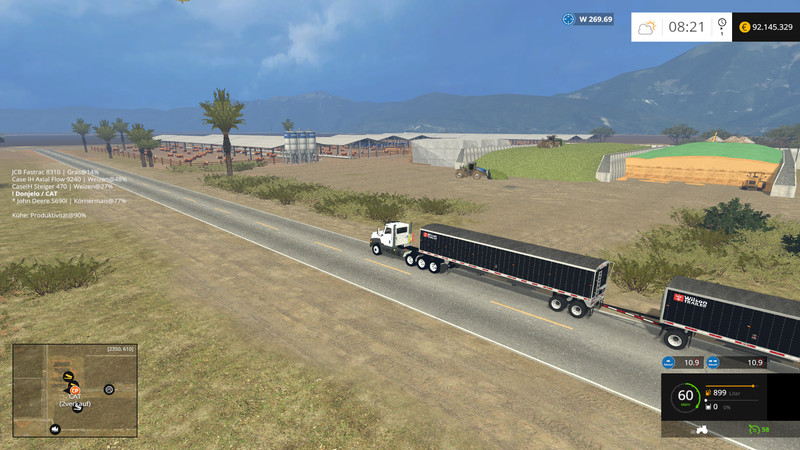Select the orange CP marker on minimap
800x450 pixels.
coord(74,390)
